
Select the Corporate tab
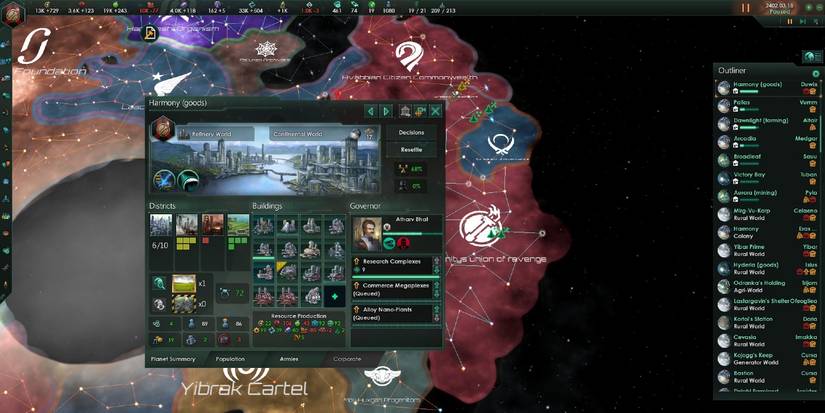pyautogui.click(x=349, y=357)
